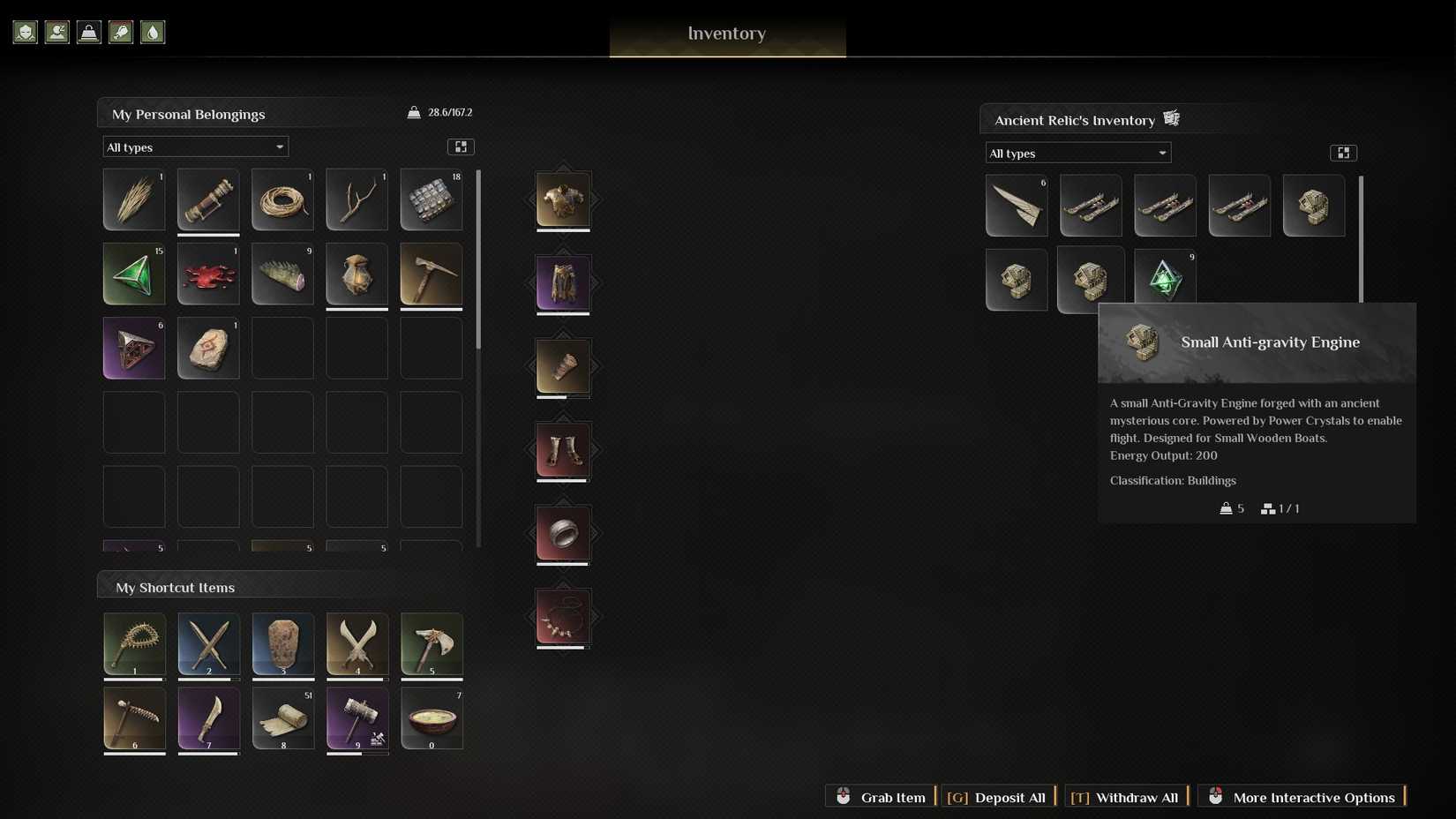Click the sort icon in Ancient Relic's Inventory
This screenshot has height=819, width=1456.
(1343, 152)
